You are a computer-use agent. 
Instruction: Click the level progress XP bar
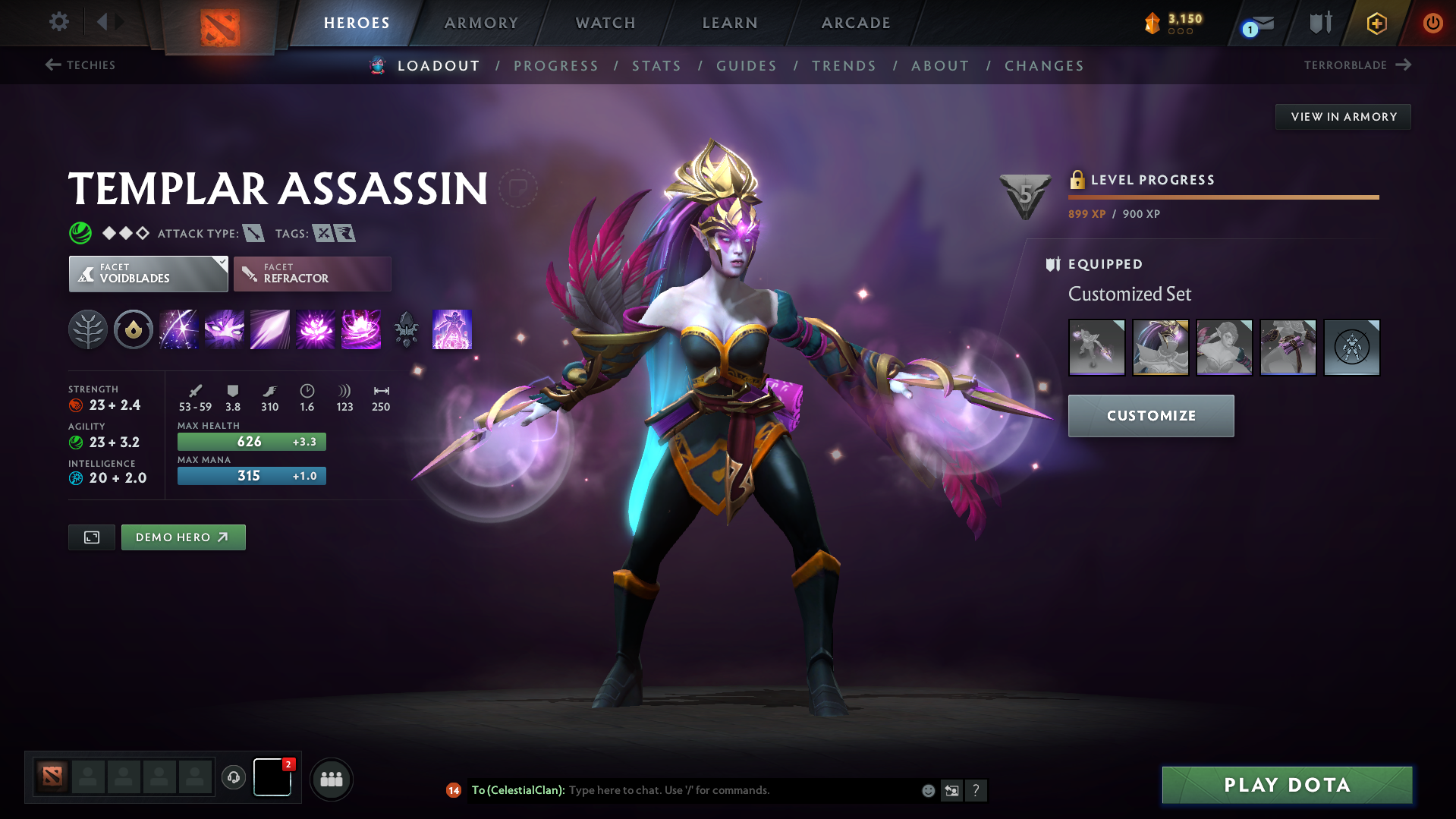[x=1222, y=196]
